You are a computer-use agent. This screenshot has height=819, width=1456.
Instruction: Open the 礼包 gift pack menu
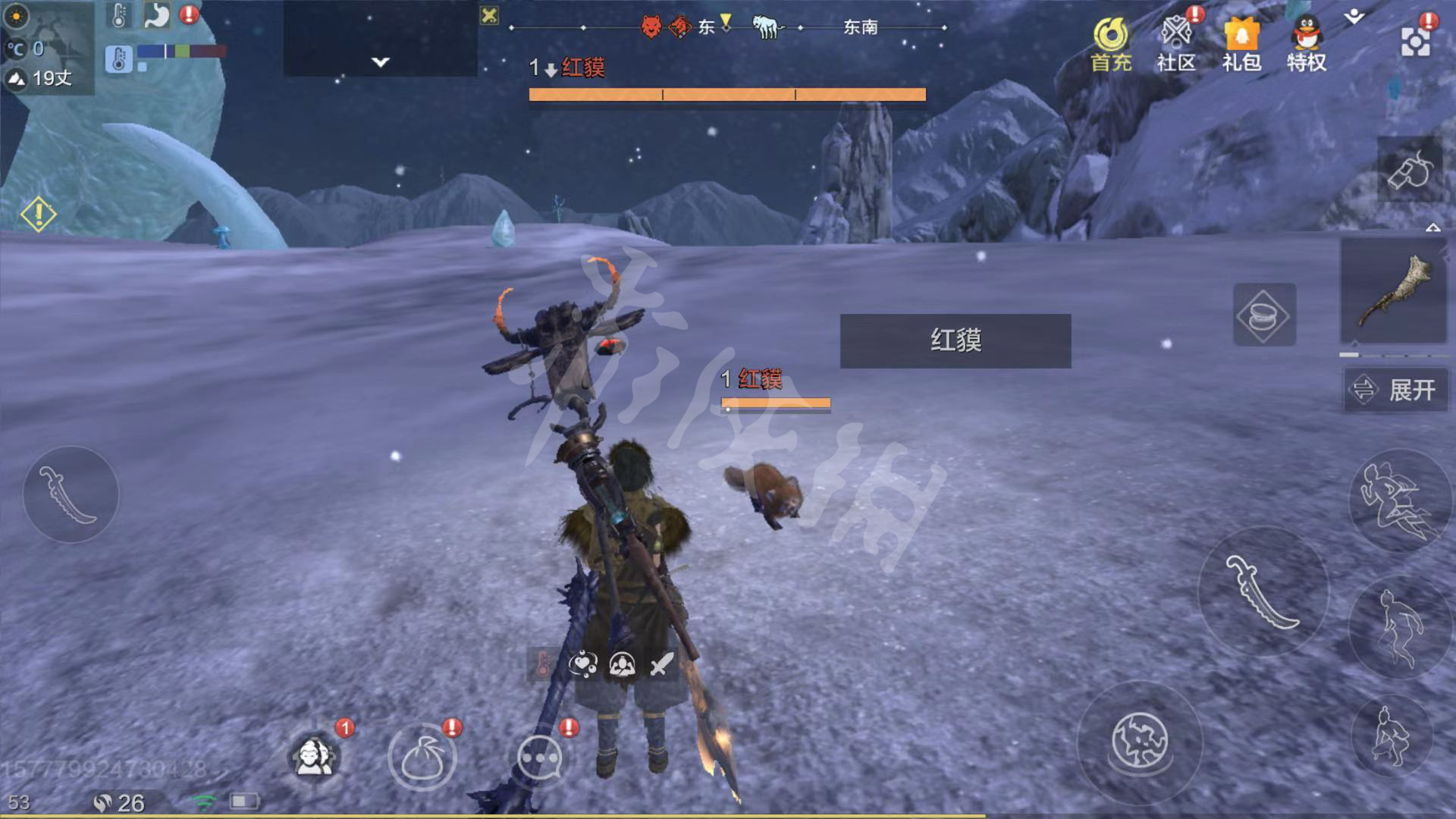click(1241, 45)
